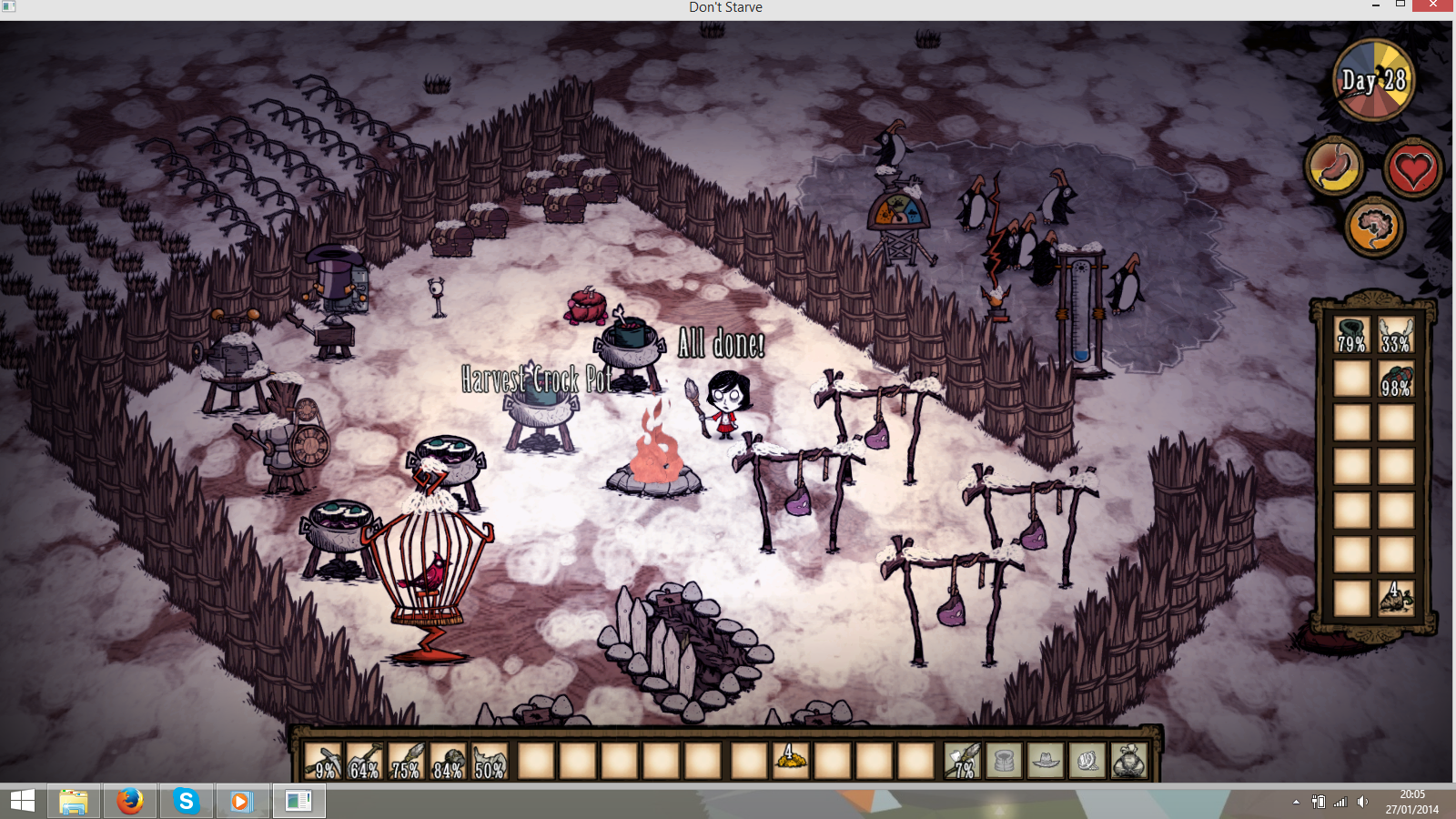
Task: Choose the horned hat at 33%
Action: [1395, 335]
